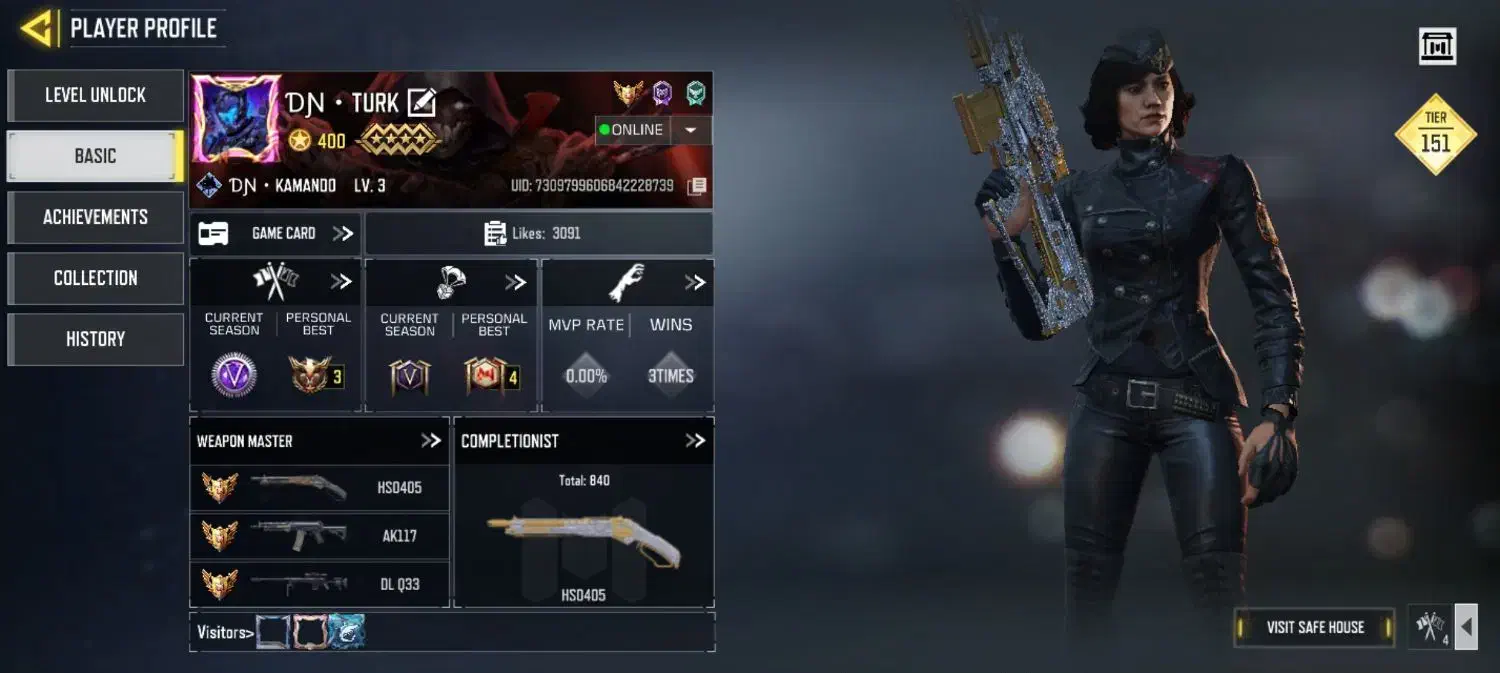Open the building icon in top corner
This screenshot has height=673, width=1500.
pos(1437,46)
